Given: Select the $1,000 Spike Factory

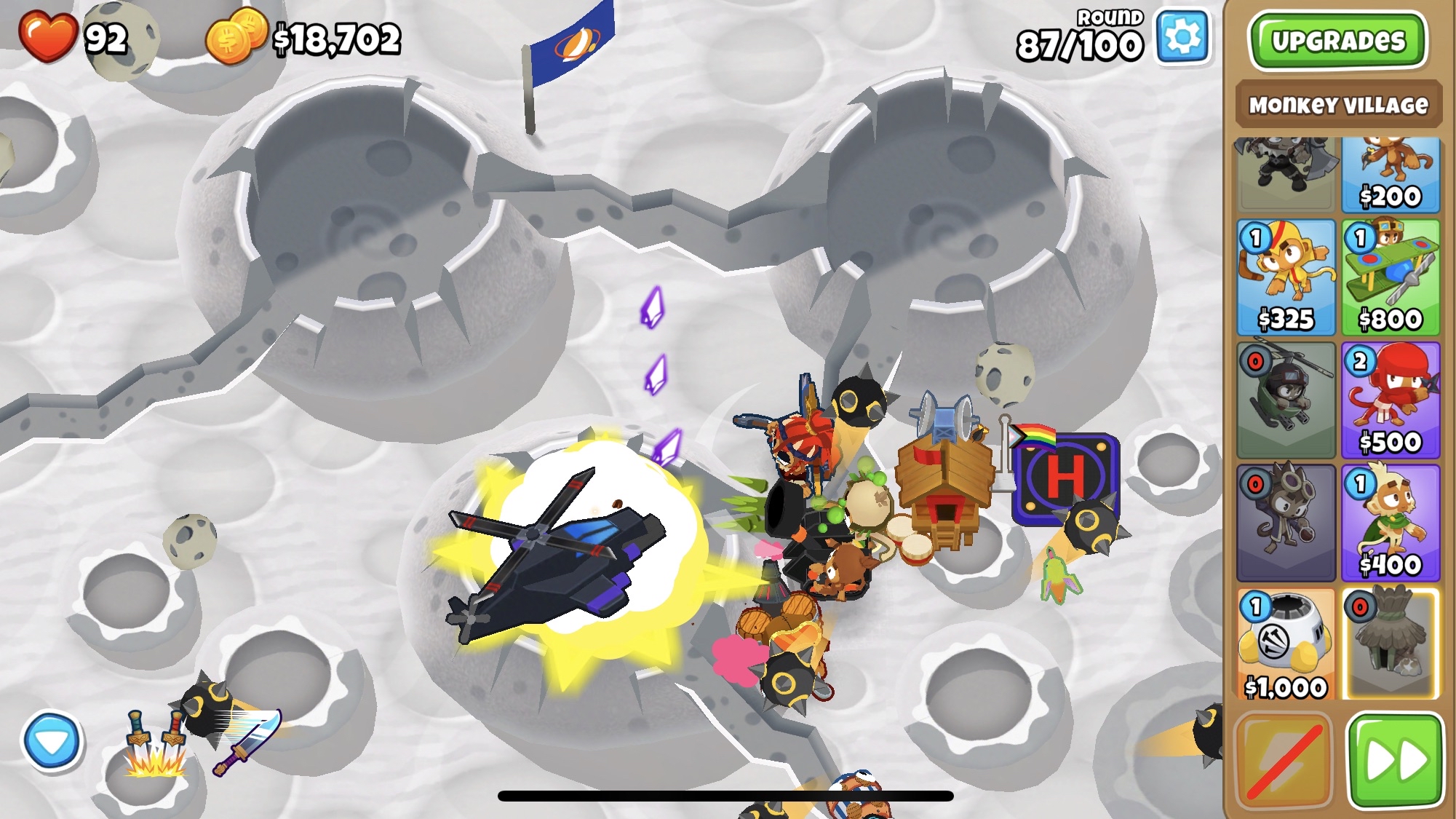Looking at the screenshot, I should (1286, 644).
